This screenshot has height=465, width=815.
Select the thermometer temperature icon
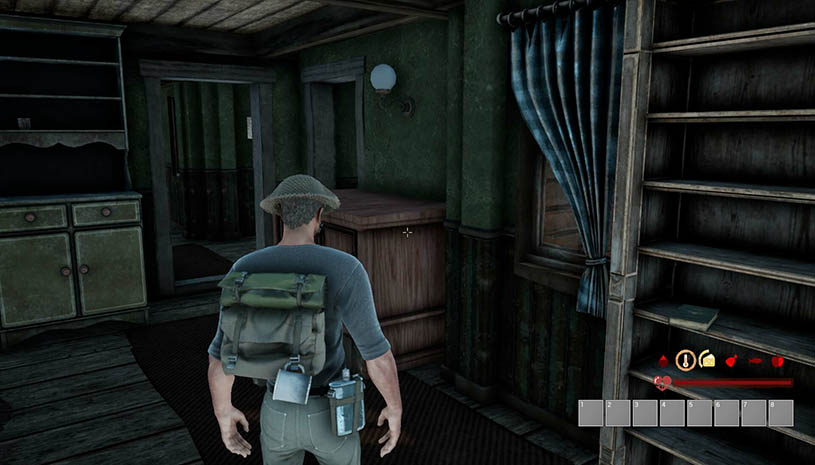click(x=686, y=360)
